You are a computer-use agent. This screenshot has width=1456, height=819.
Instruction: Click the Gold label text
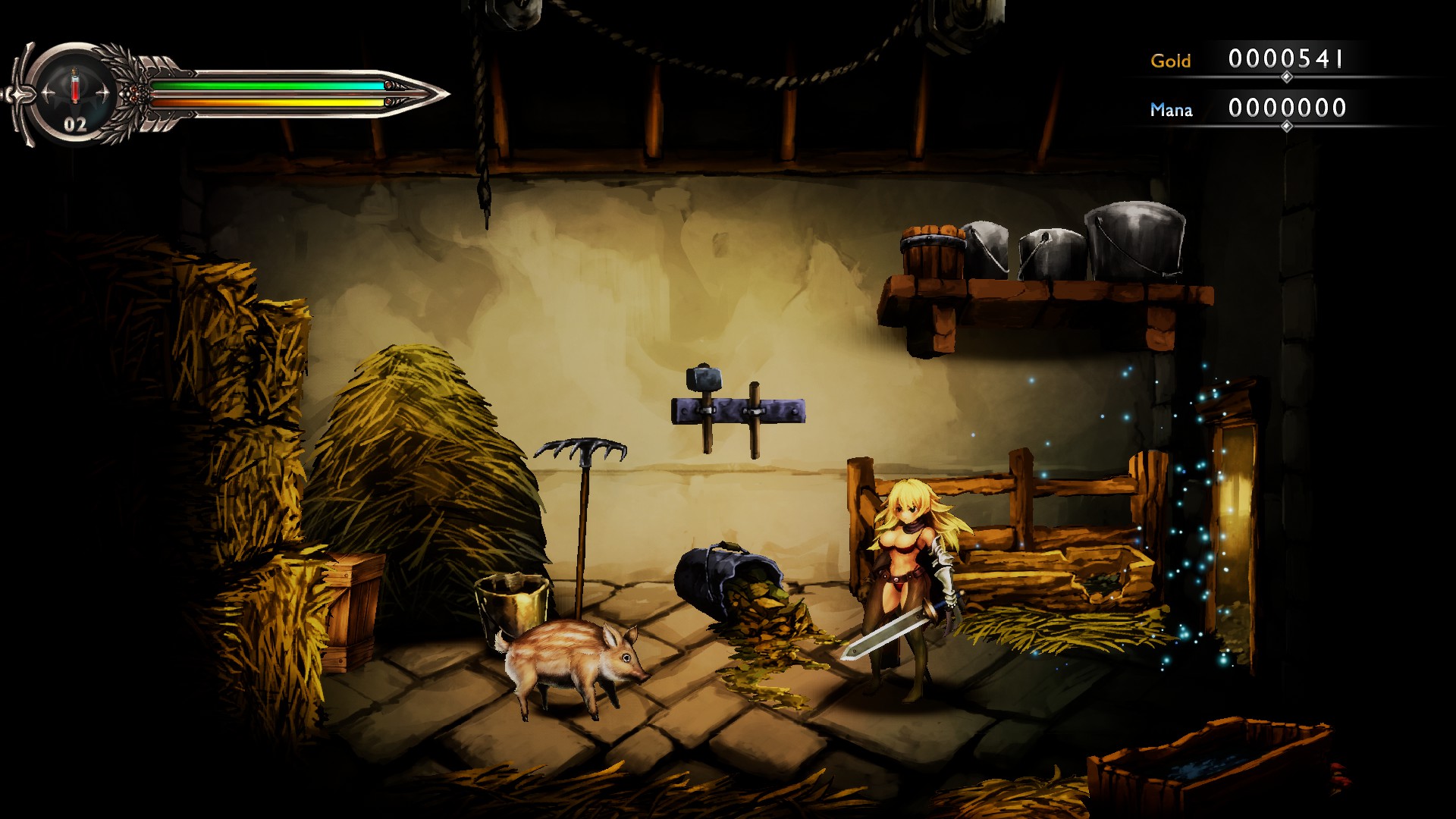click(1171, 60)
